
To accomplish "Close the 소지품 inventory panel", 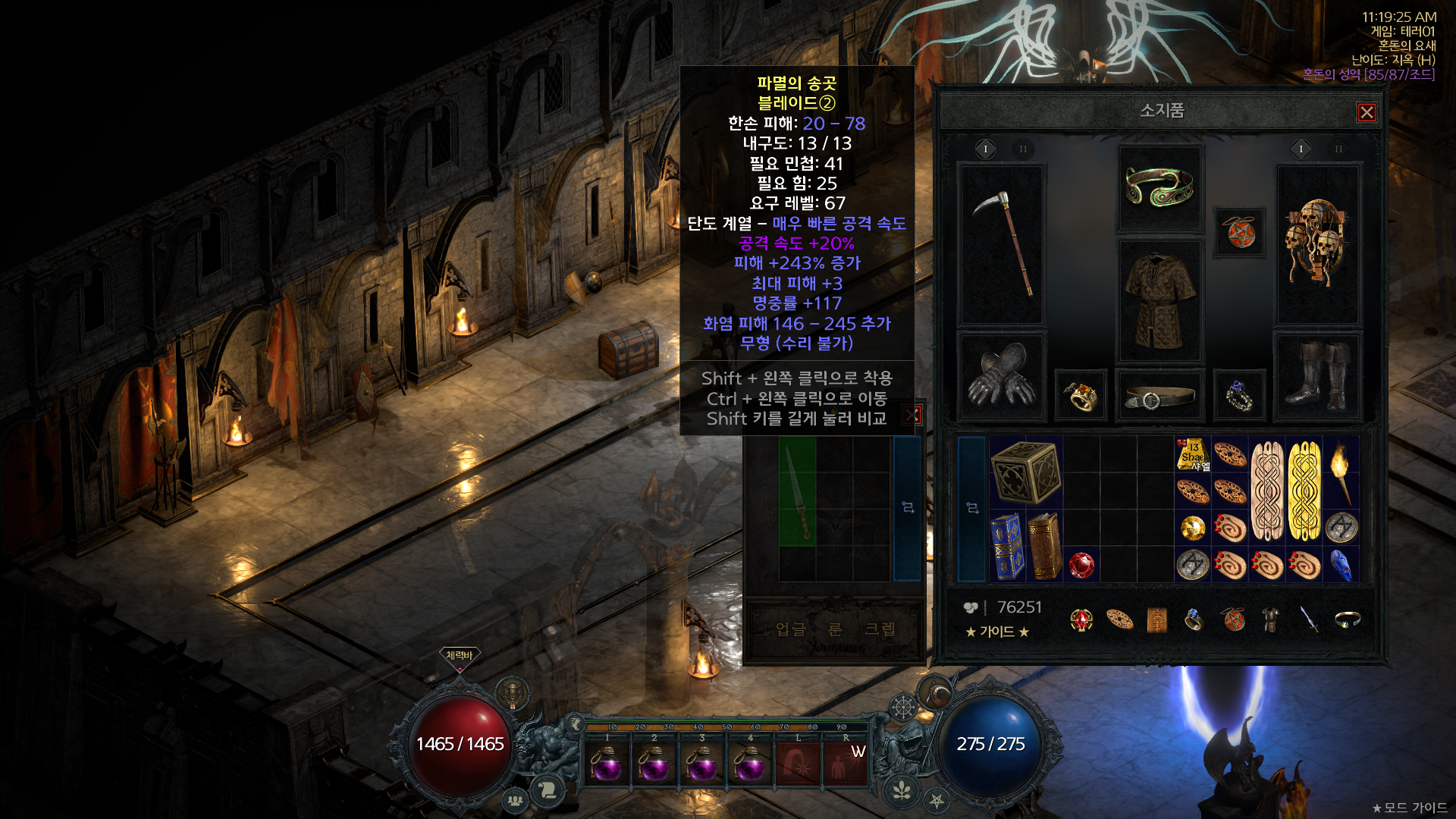I will [1367, 113].
